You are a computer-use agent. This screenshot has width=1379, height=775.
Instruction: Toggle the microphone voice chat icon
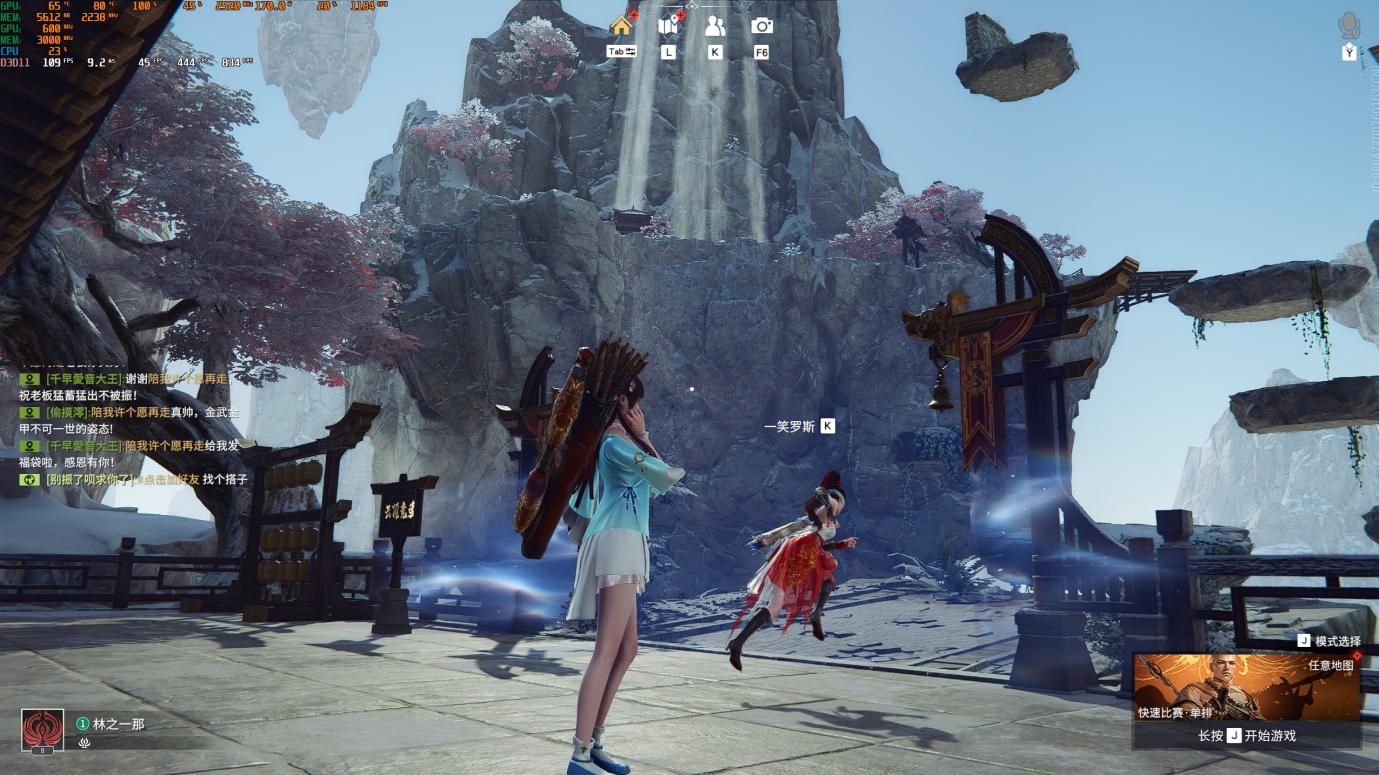[1349, 25]
